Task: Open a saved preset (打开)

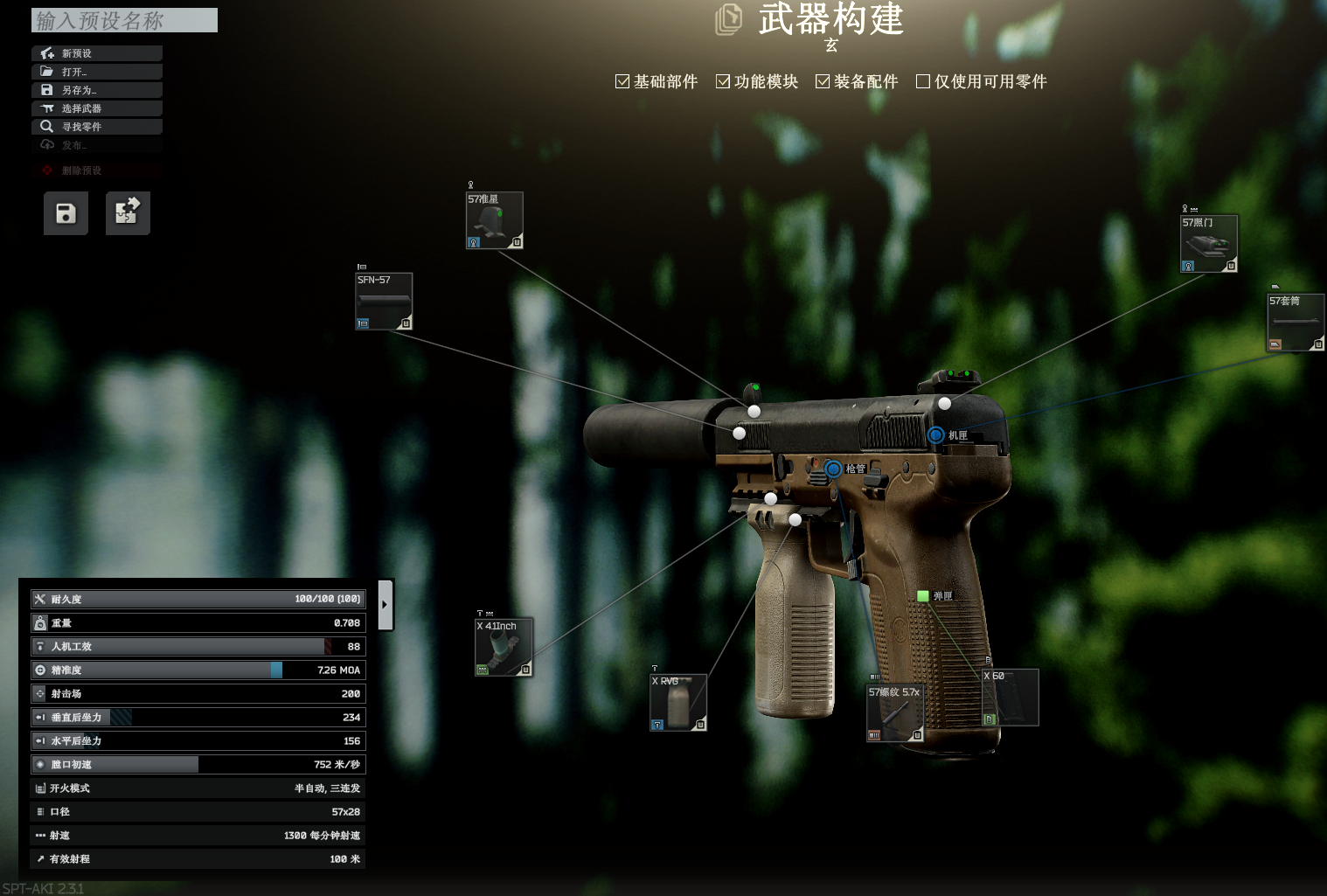Action: pos(96,72)
